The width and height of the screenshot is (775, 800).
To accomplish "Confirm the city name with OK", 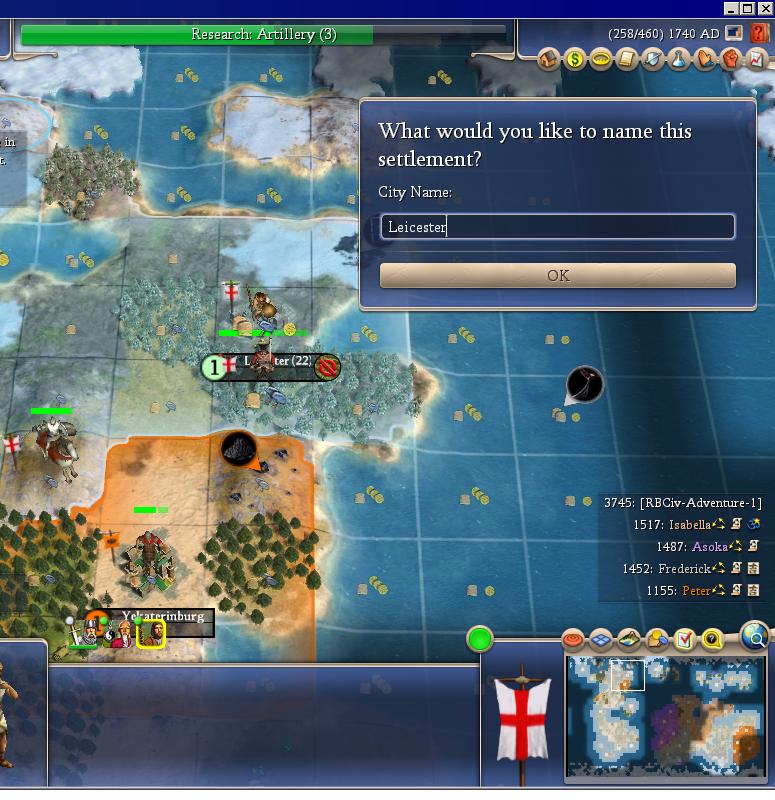I will pos(557,275).
